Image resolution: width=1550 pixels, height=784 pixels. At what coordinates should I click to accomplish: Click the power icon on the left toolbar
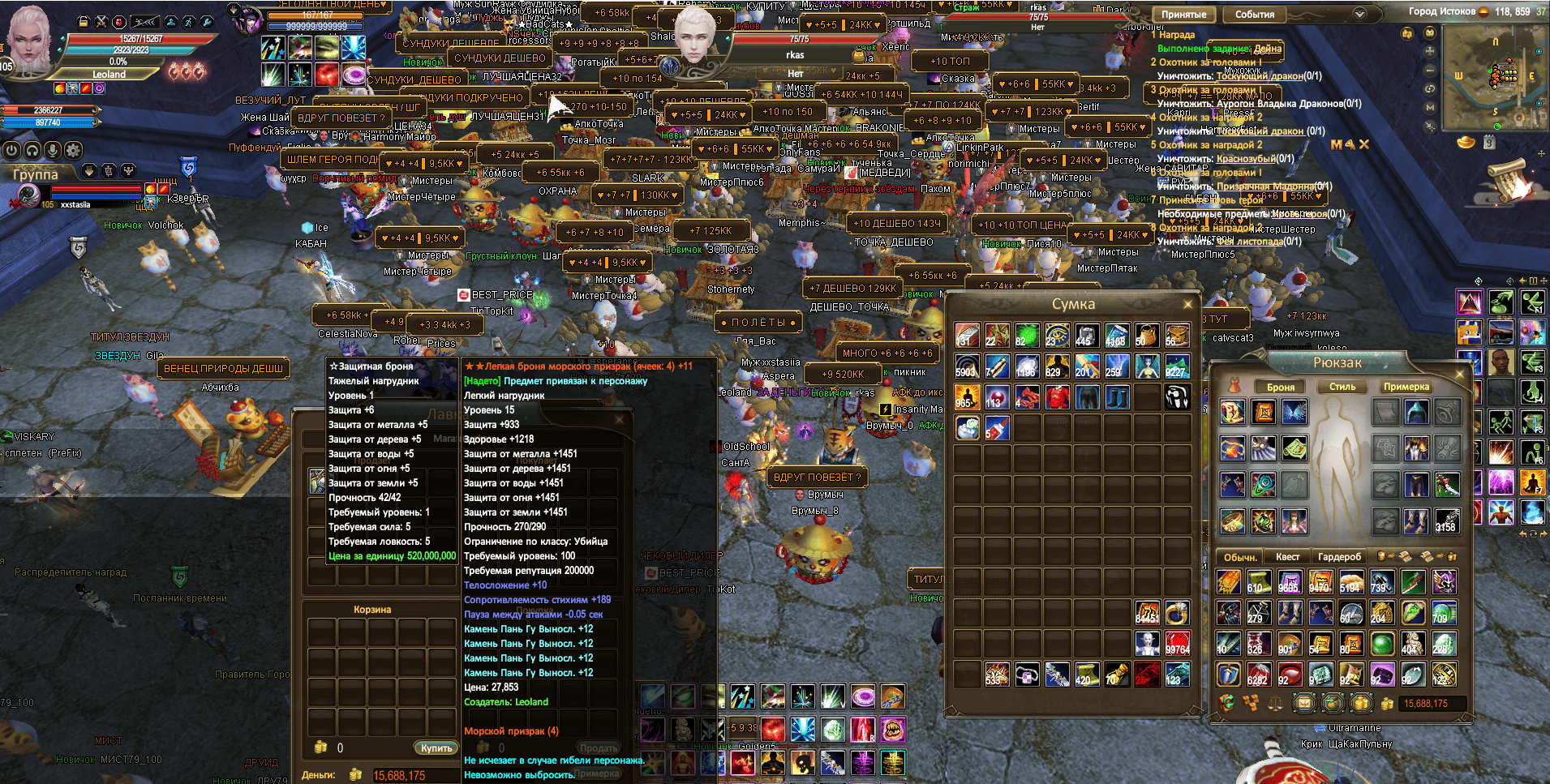pos(11,150)
